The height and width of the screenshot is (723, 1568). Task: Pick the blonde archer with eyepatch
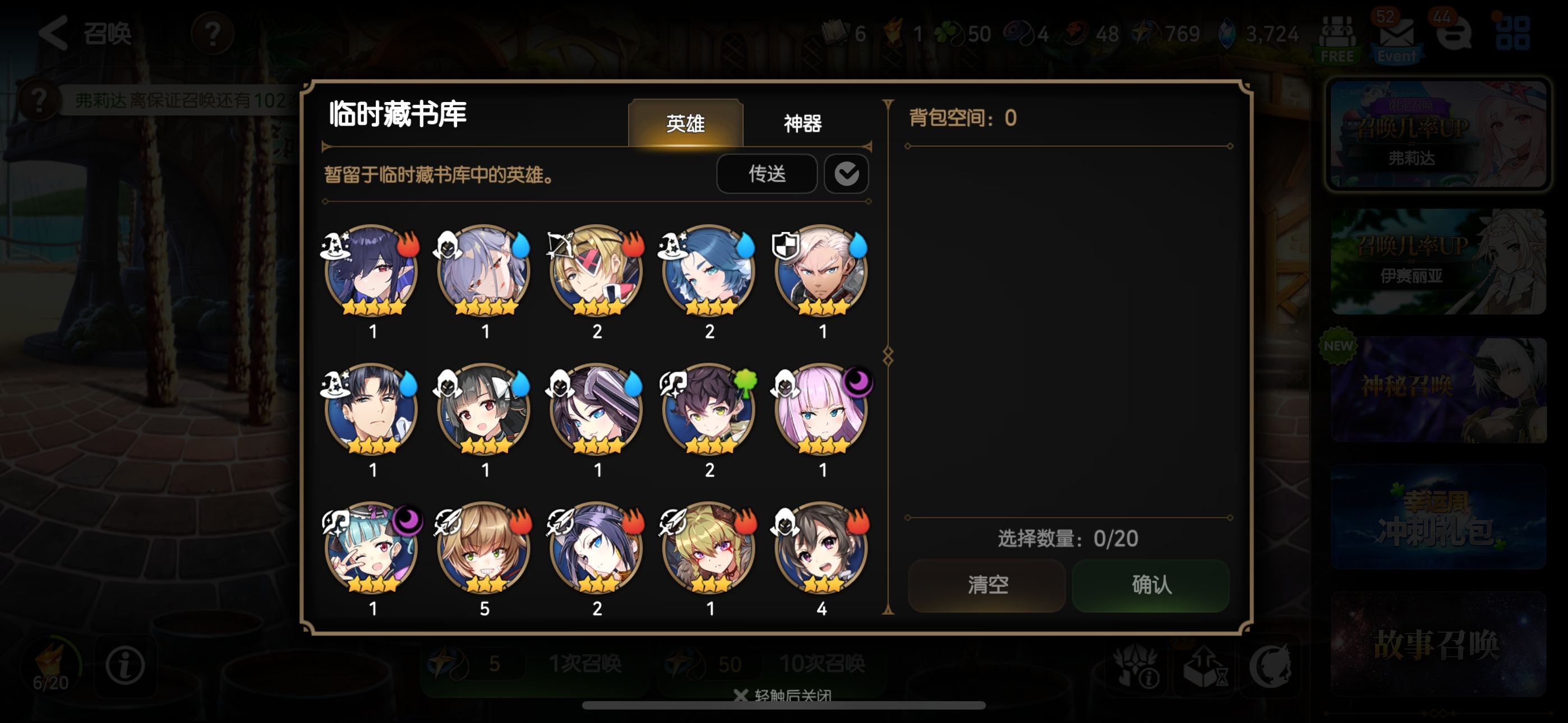pos(597,271)
